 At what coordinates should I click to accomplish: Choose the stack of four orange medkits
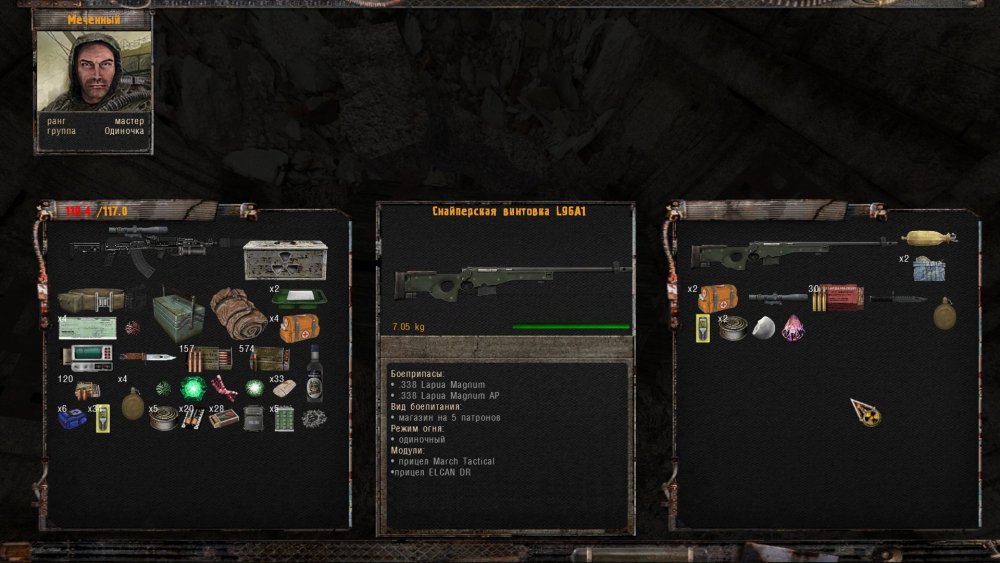(299, 328)
